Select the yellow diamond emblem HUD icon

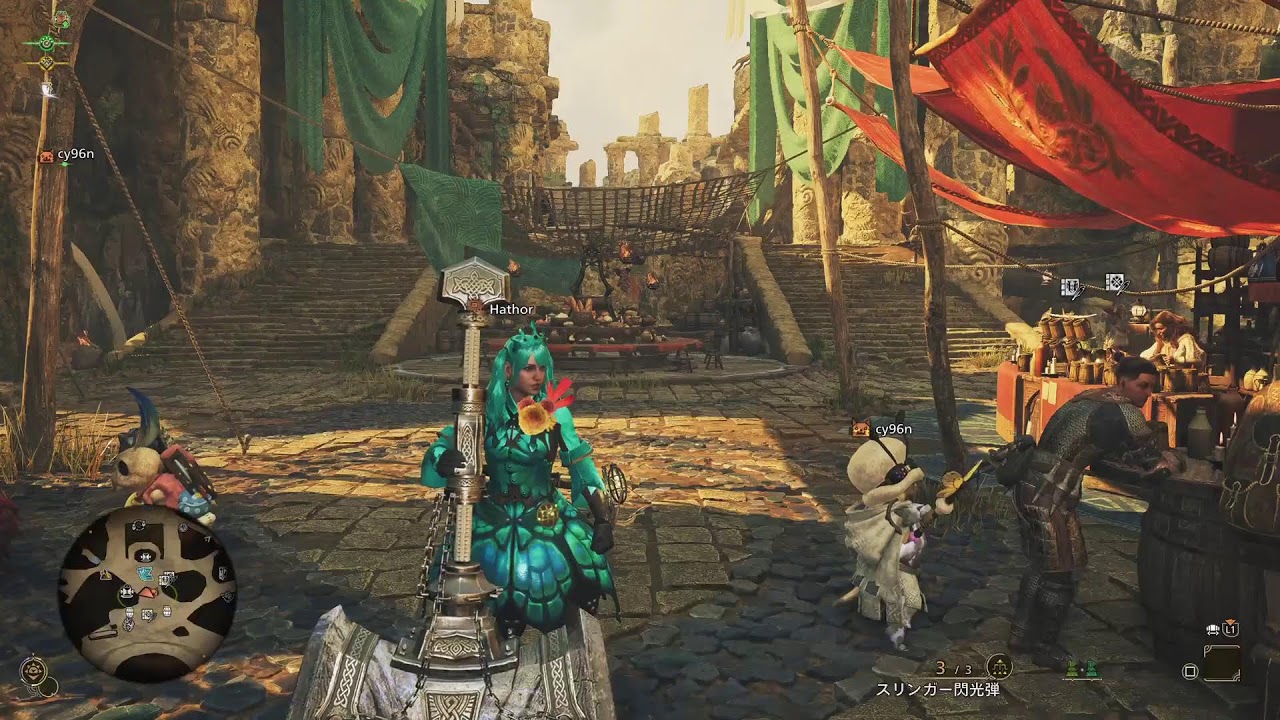(47, 63)
